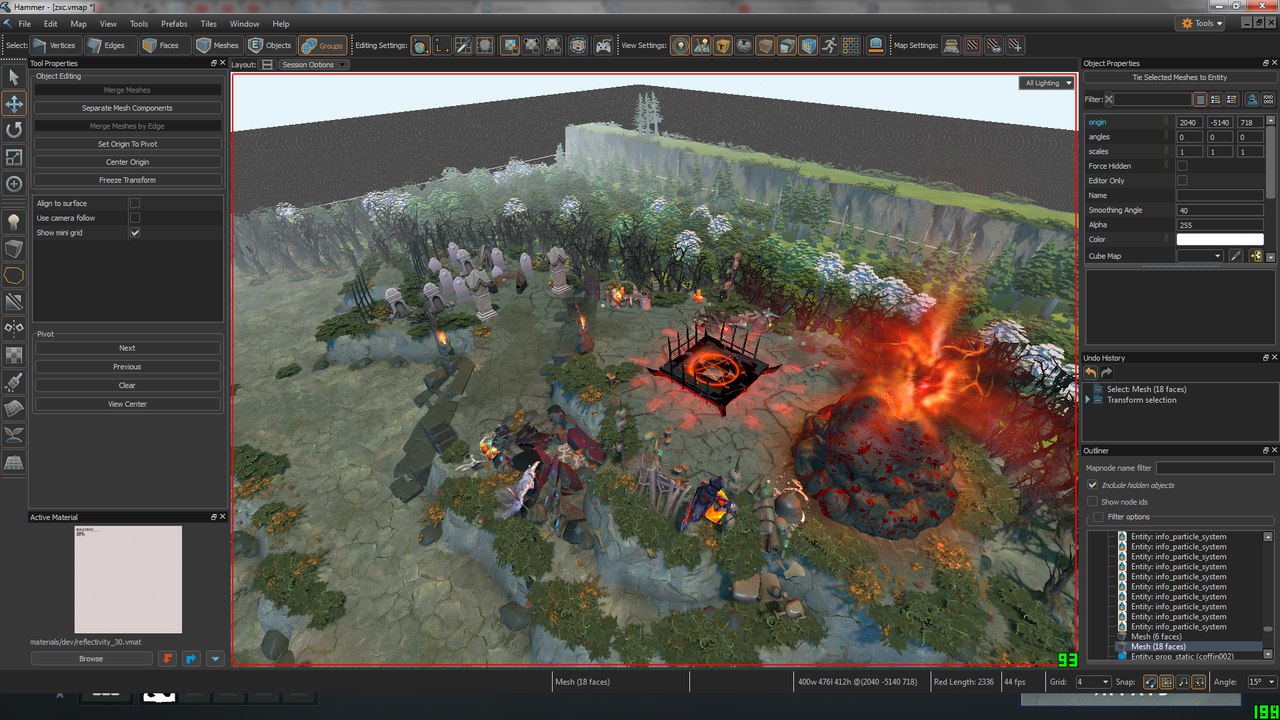1280x720 pixels.
Task: Go to the Next pivot
Action: tap(127, 348)
